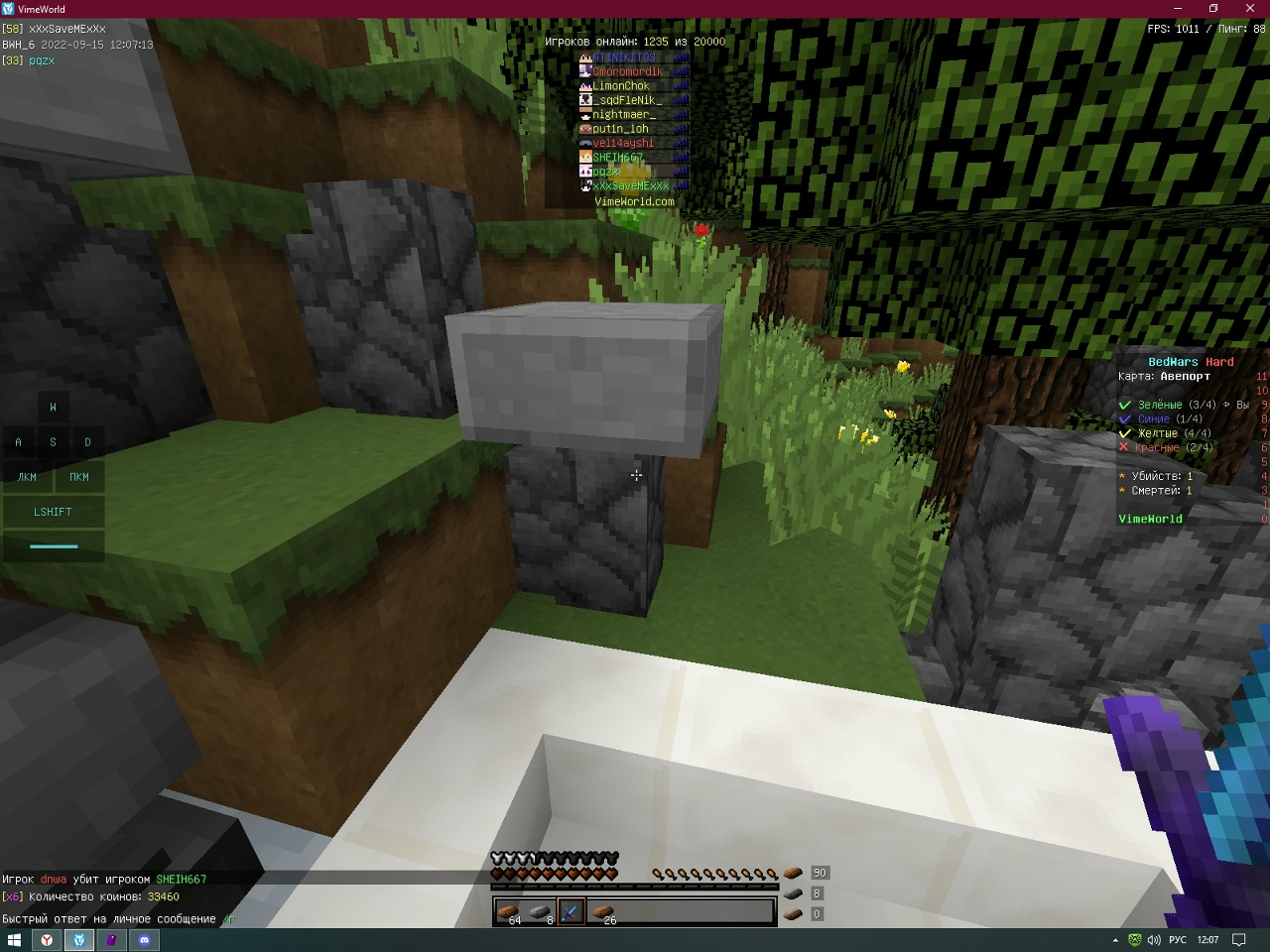The height and width of the screenshot is (952, 1270).
Task: Click the stone item in second hotbar slot
Action: point(541,911)
